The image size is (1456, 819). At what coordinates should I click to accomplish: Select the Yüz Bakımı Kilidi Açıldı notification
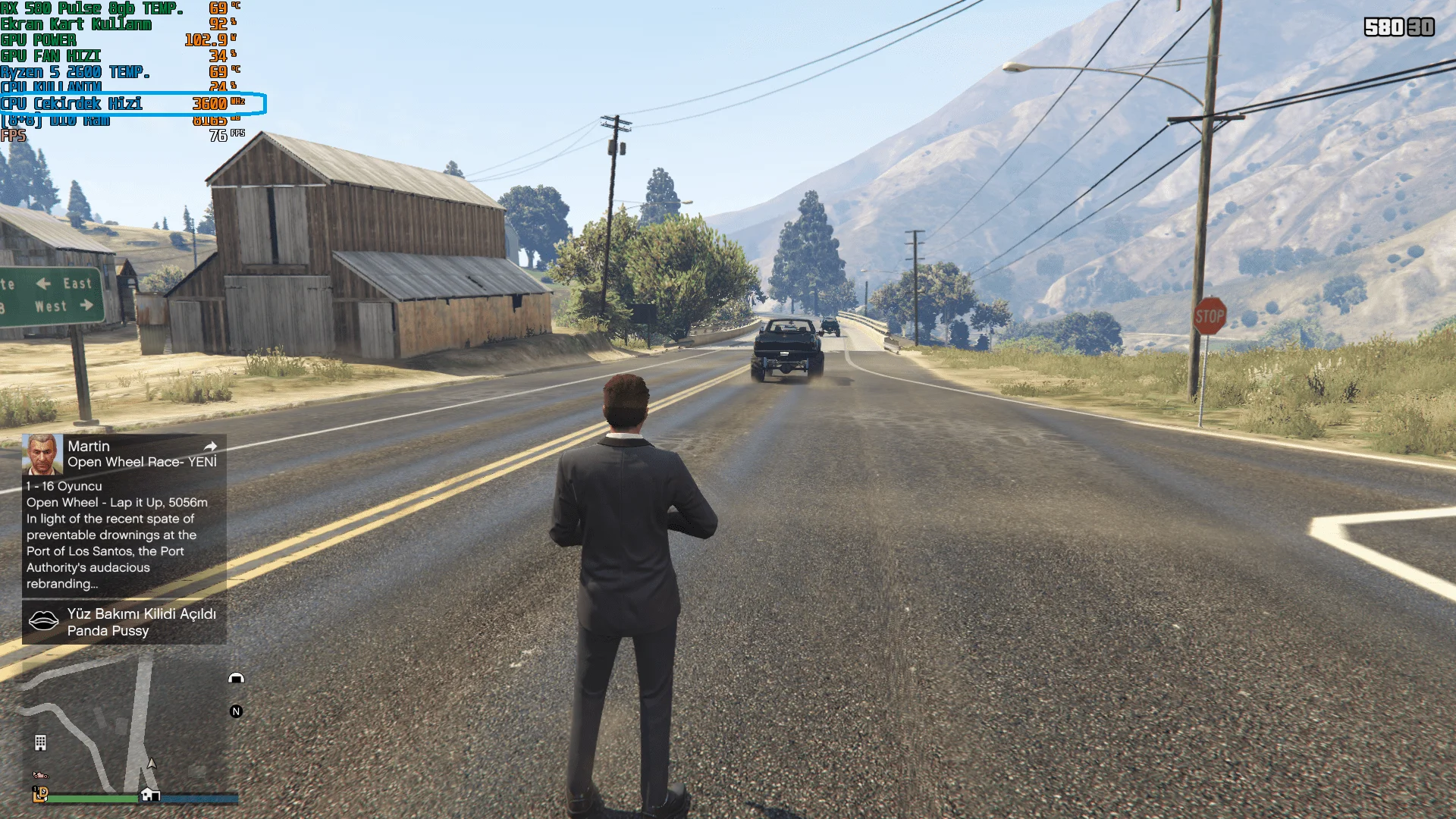click(x=141, y=622)
